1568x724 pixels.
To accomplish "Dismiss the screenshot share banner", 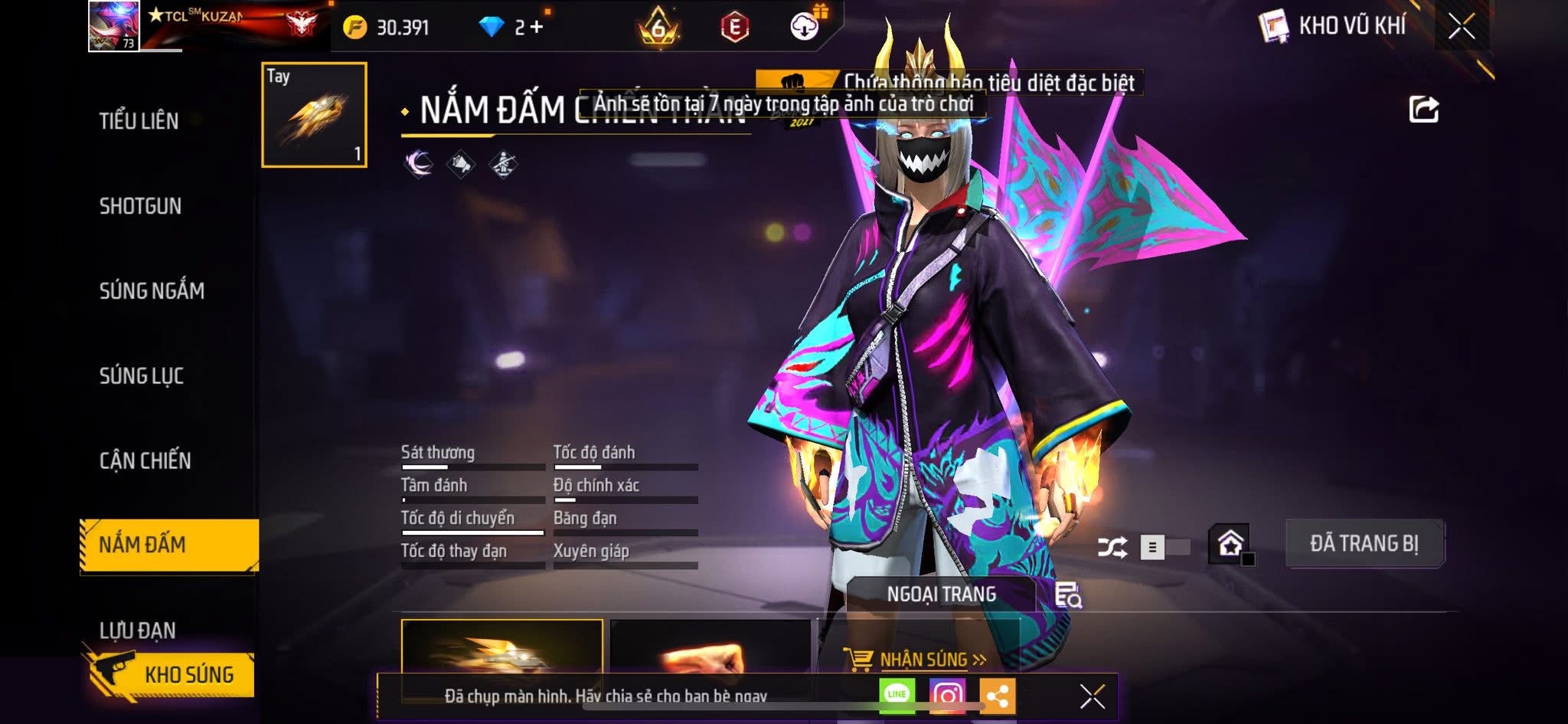I will click(x=1092, y=696).
